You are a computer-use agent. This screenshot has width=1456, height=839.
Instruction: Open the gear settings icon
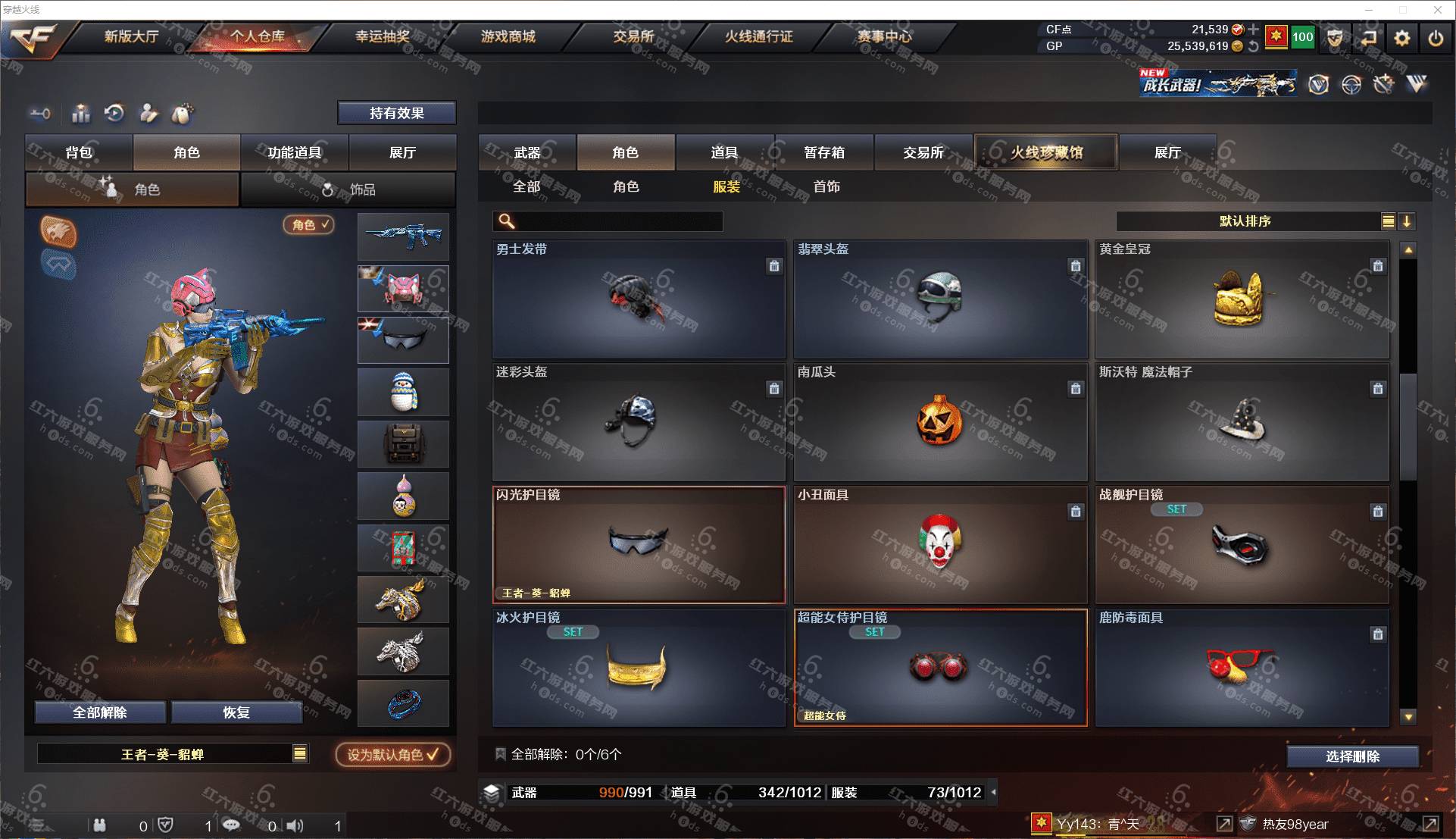coord(1402,38)
